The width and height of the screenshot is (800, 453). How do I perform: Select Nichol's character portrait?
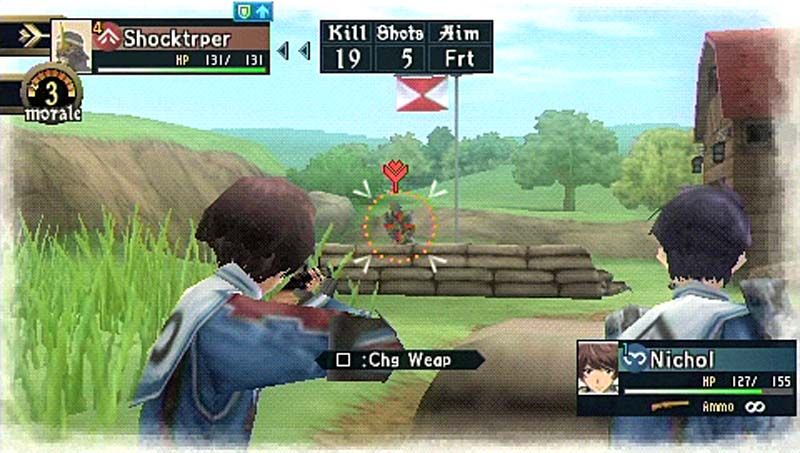(x=598, y=368)
